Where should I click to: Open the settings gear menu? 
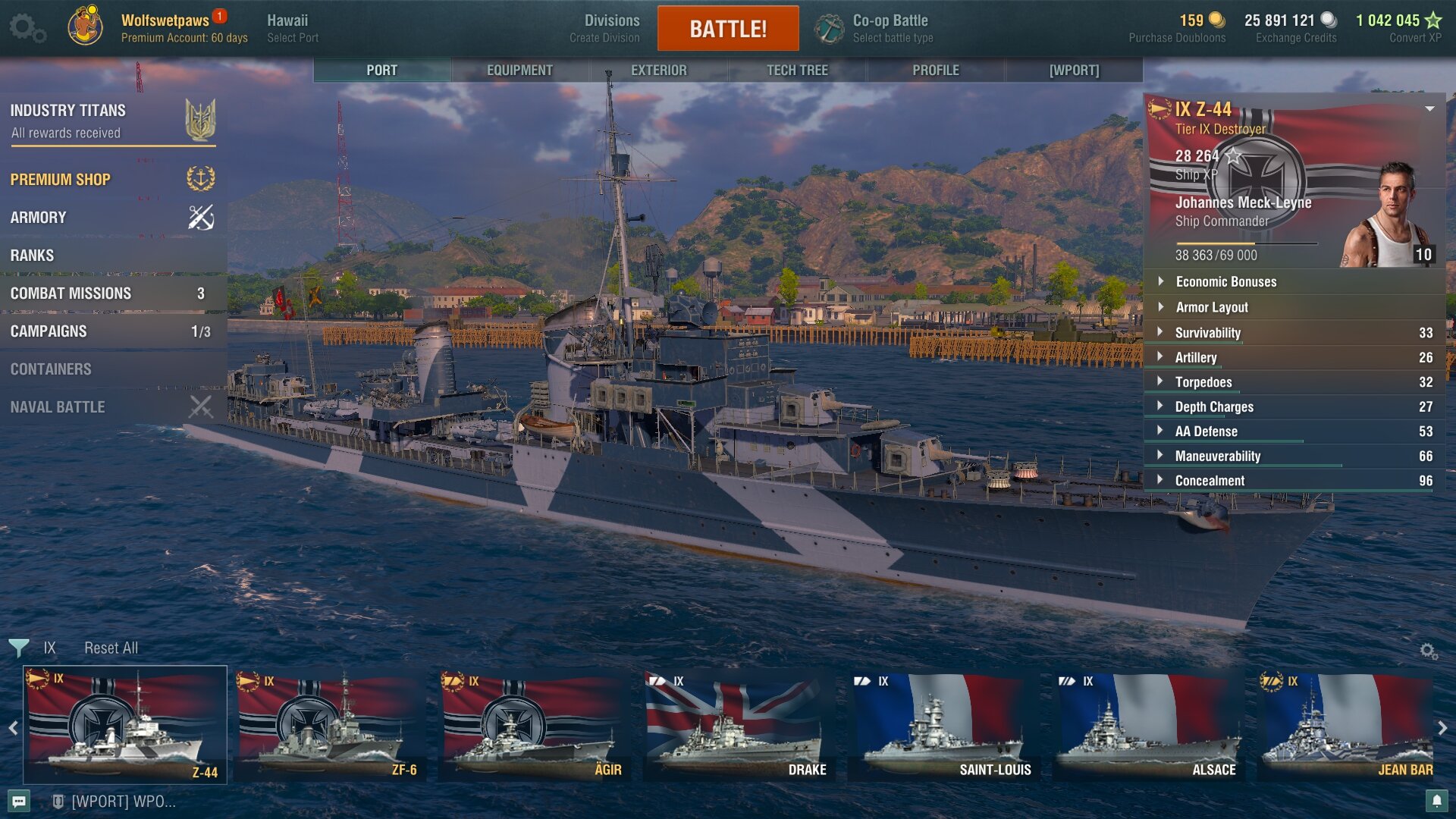tap(27, 28)
